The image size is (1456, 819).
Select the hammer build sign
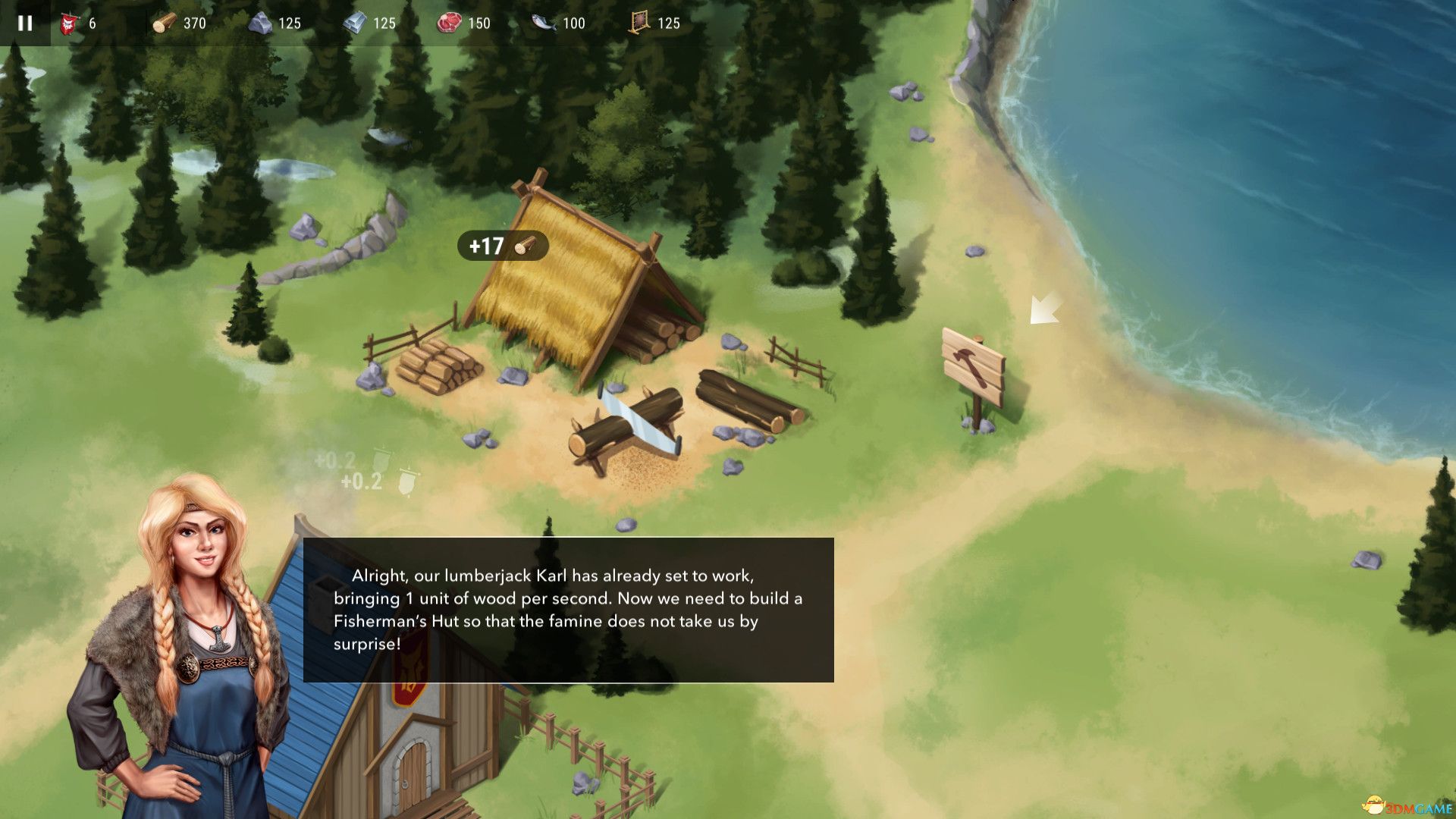click(x=973, y=364)
